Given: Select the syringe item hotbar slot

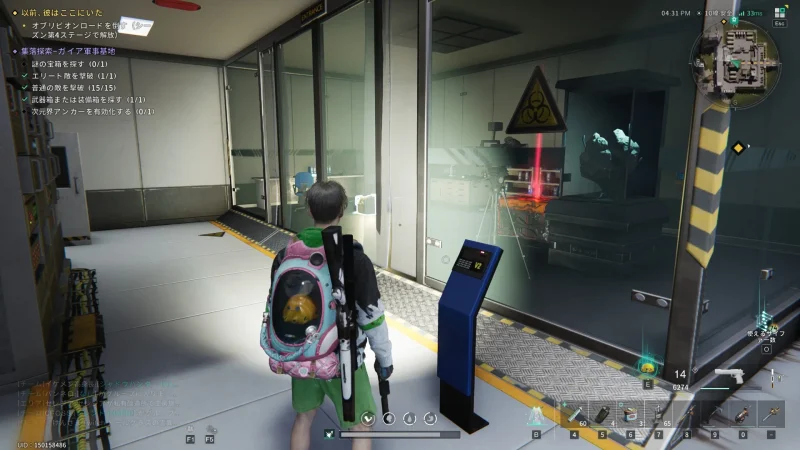Looking at the screenshot, I should pos(575,413).
